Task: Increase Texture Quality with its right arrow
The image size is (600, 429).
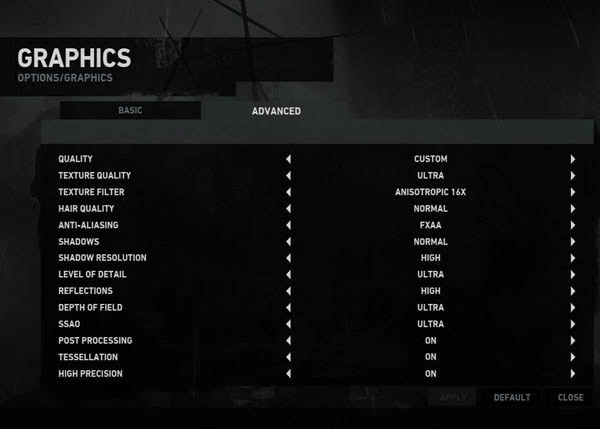Action: click(x=573, y=176)
